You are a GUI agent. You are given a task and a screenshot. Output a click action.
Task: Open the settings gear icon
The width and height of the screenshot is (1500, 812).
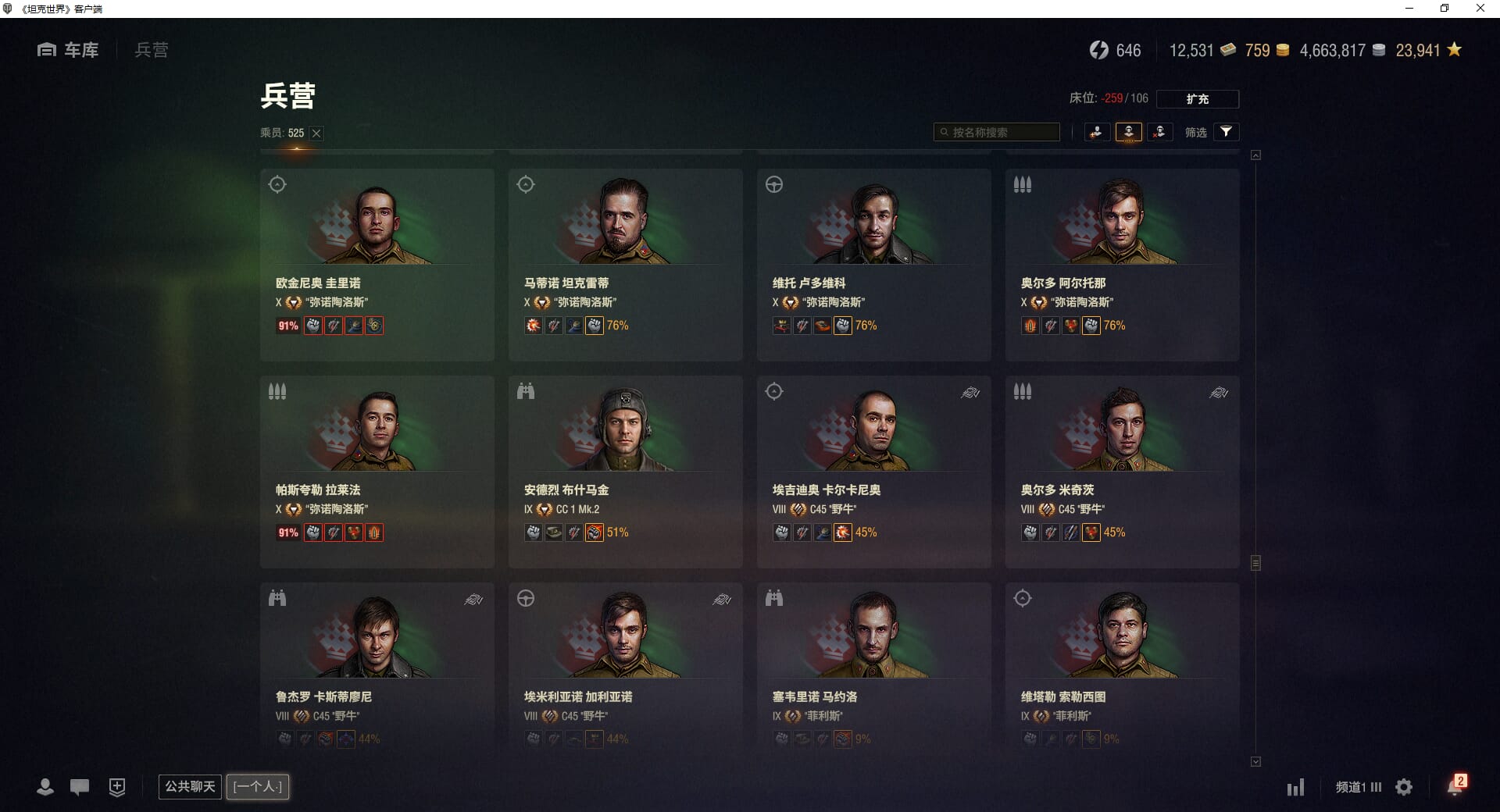pyautogui.click(x=1404, y=787)
